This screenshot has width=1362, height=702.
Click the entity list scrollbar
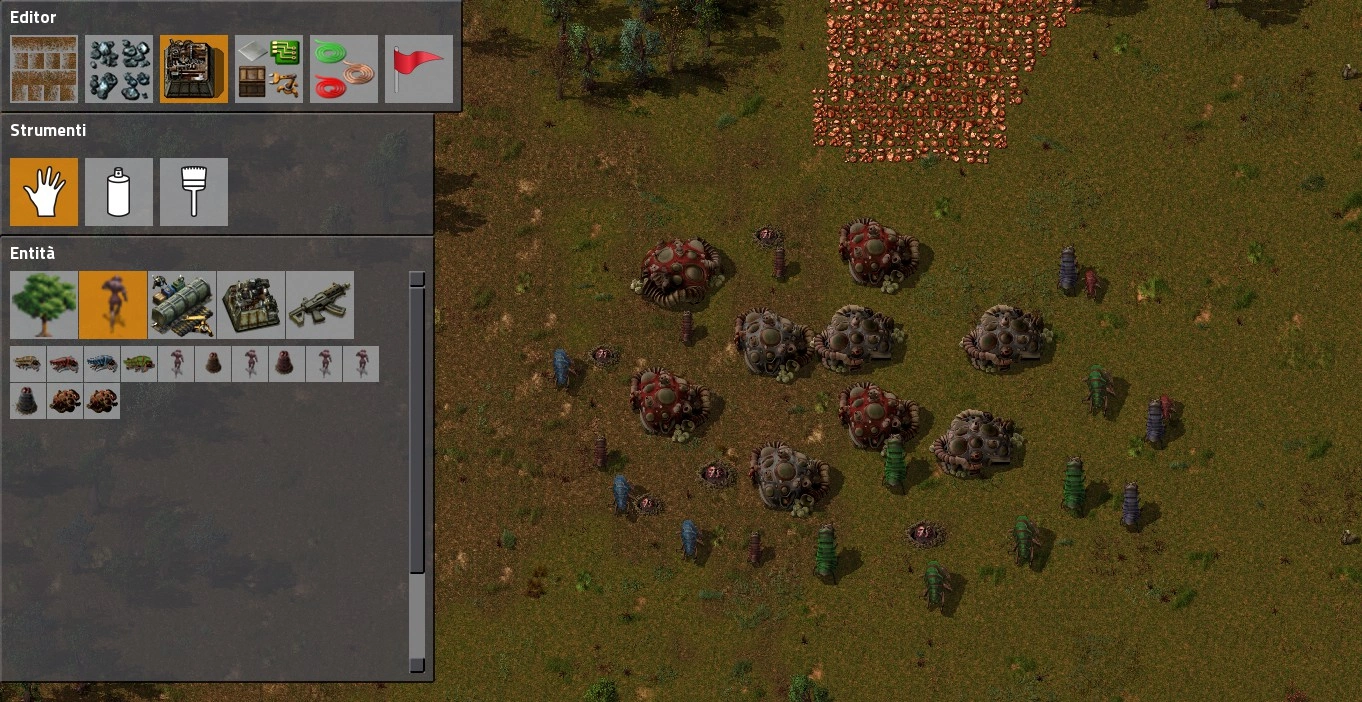(417, 470)
